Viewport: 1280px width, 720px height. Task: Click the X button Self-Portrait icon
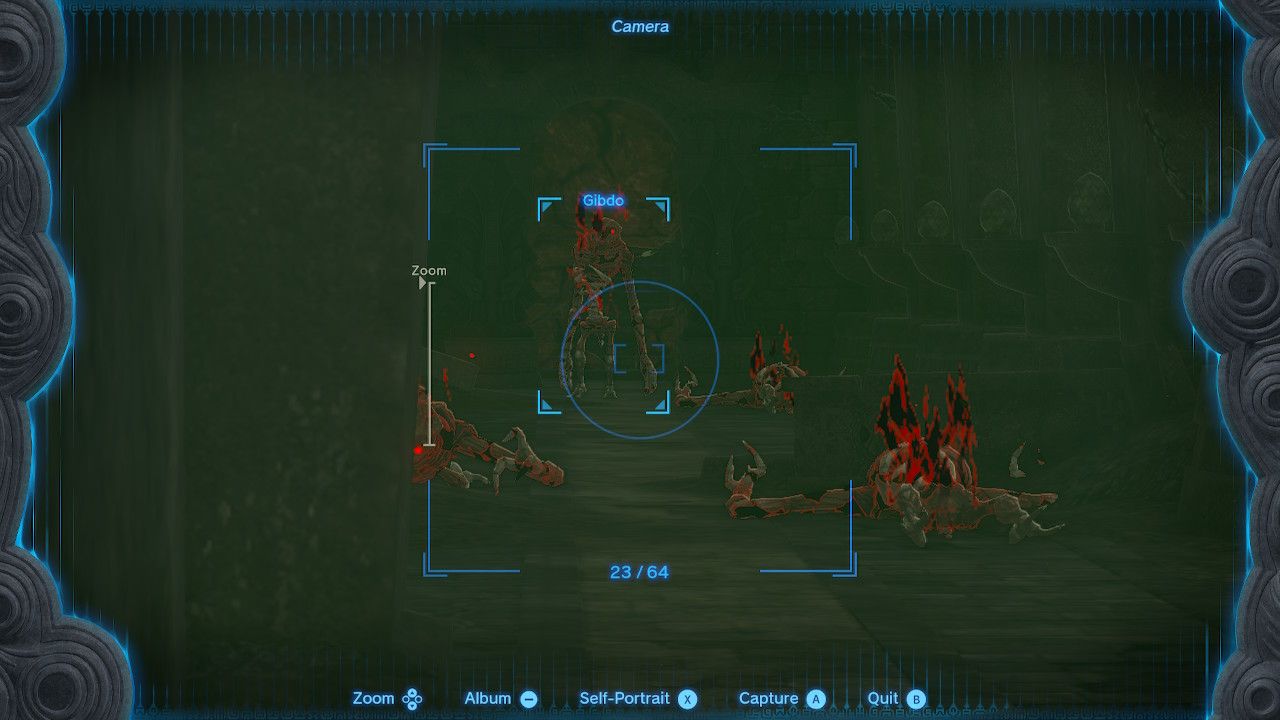[686, 698]
